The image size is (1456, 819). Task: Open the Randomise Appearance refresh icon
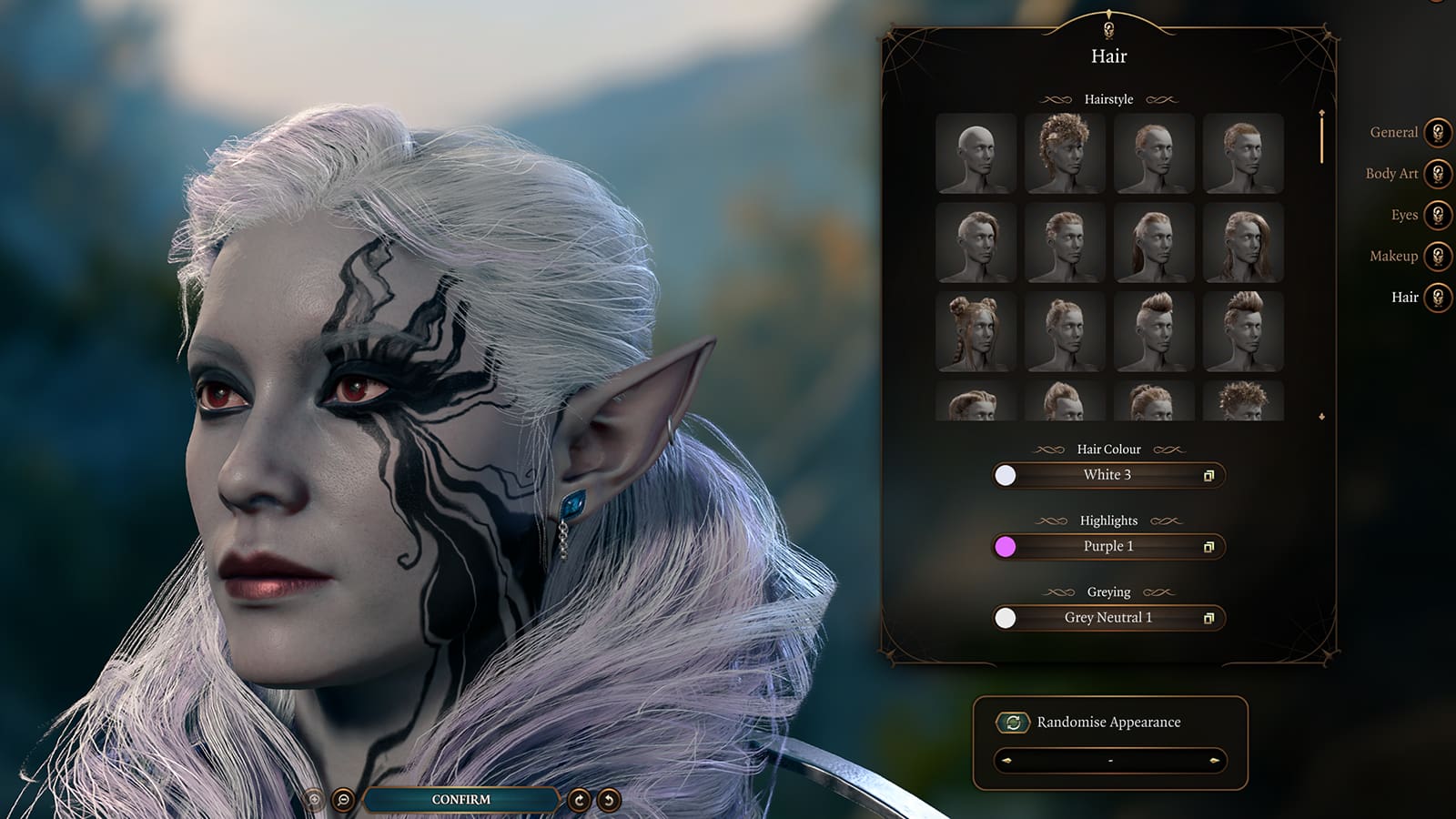(1013, 722)
